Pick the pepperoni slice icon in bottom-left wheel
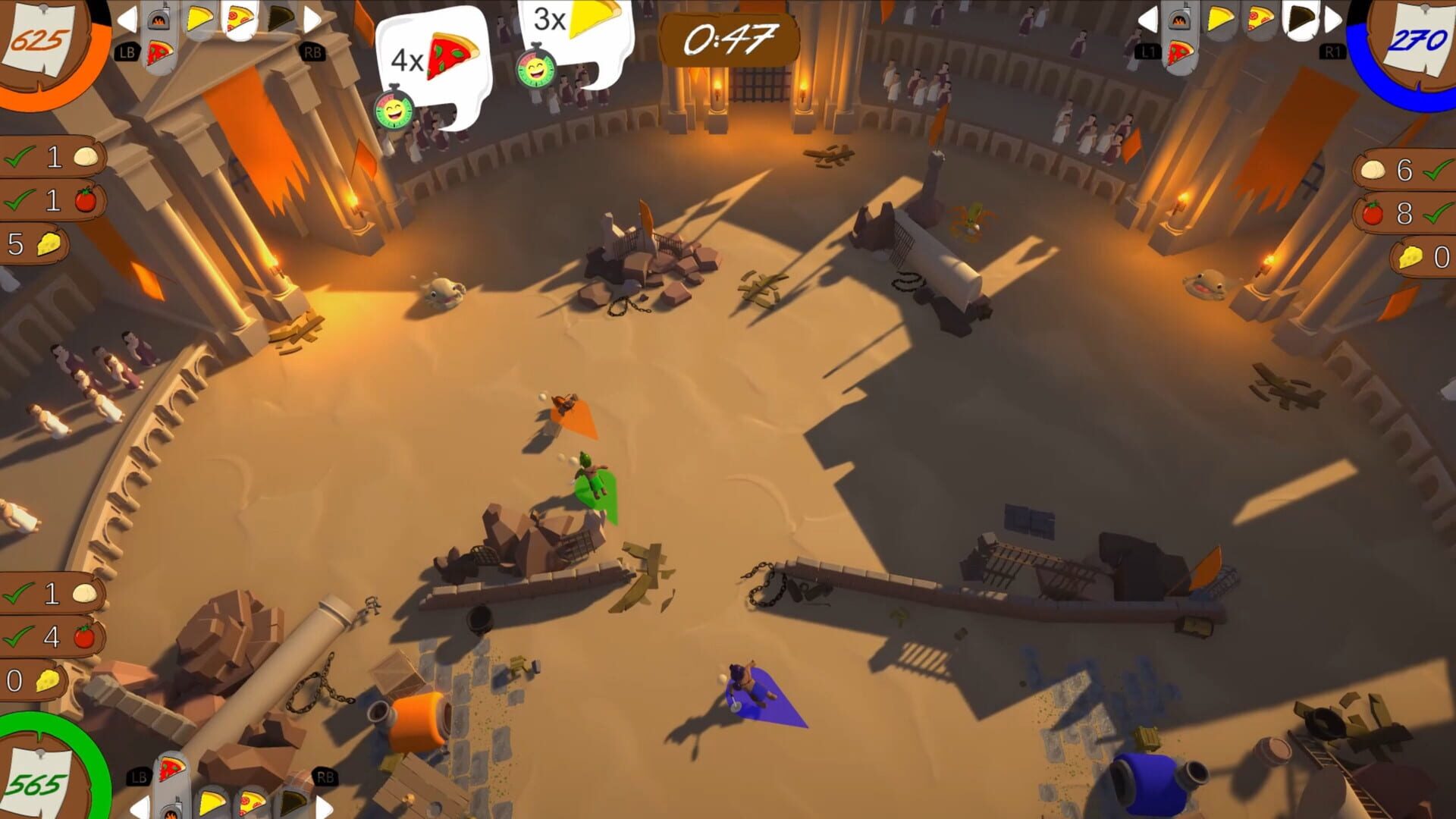1456x819 pixels. point(252,802)
